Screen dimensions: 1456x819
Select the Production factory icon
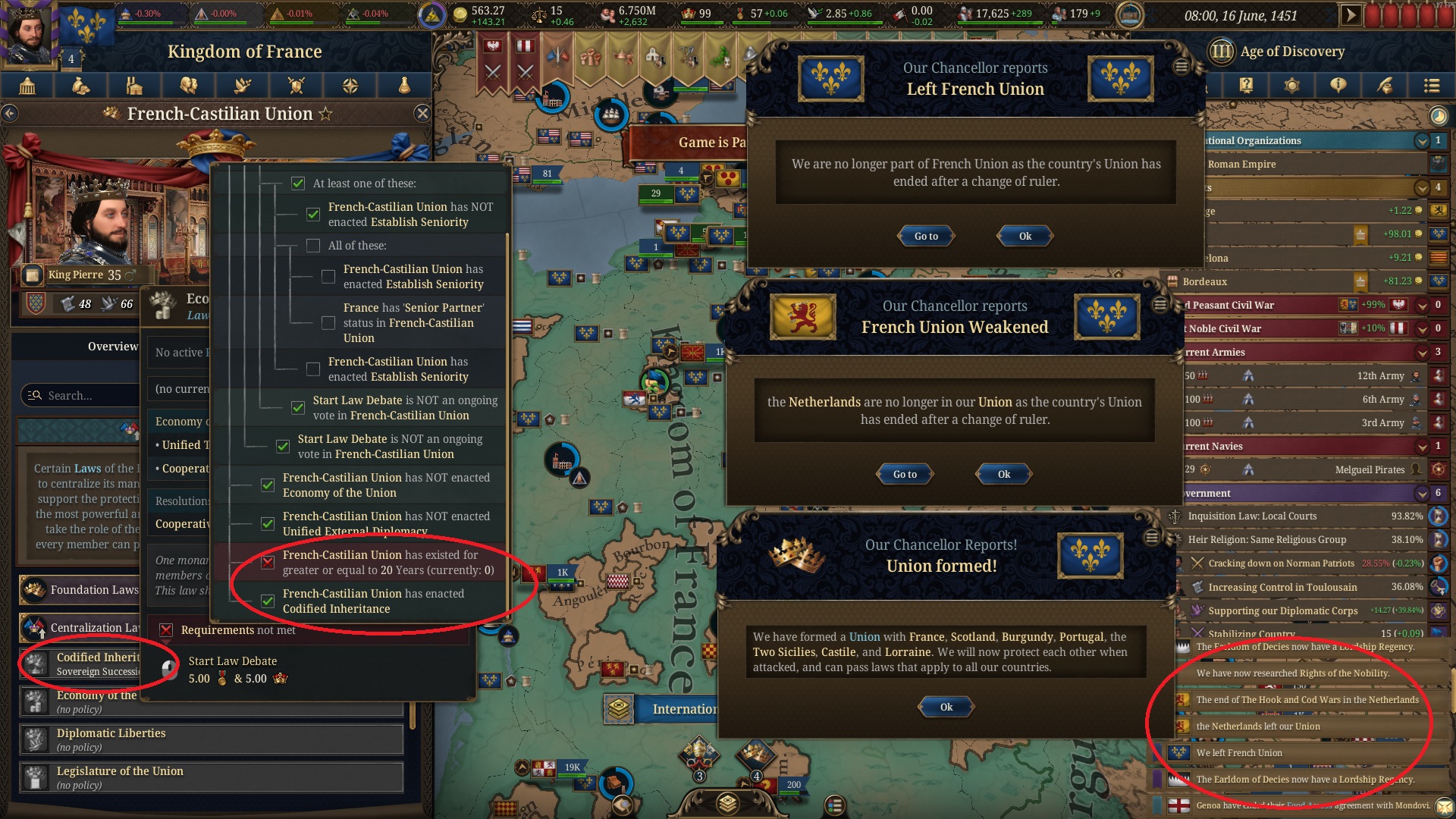(133, 86)
